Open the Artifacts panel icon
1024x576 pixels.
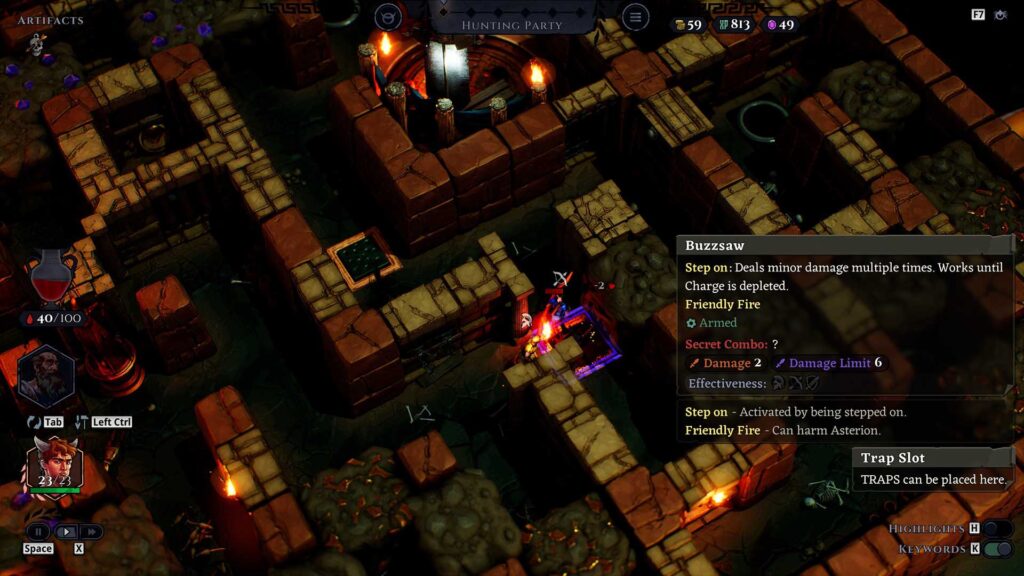pyautogui.click(x=37, y=43)
